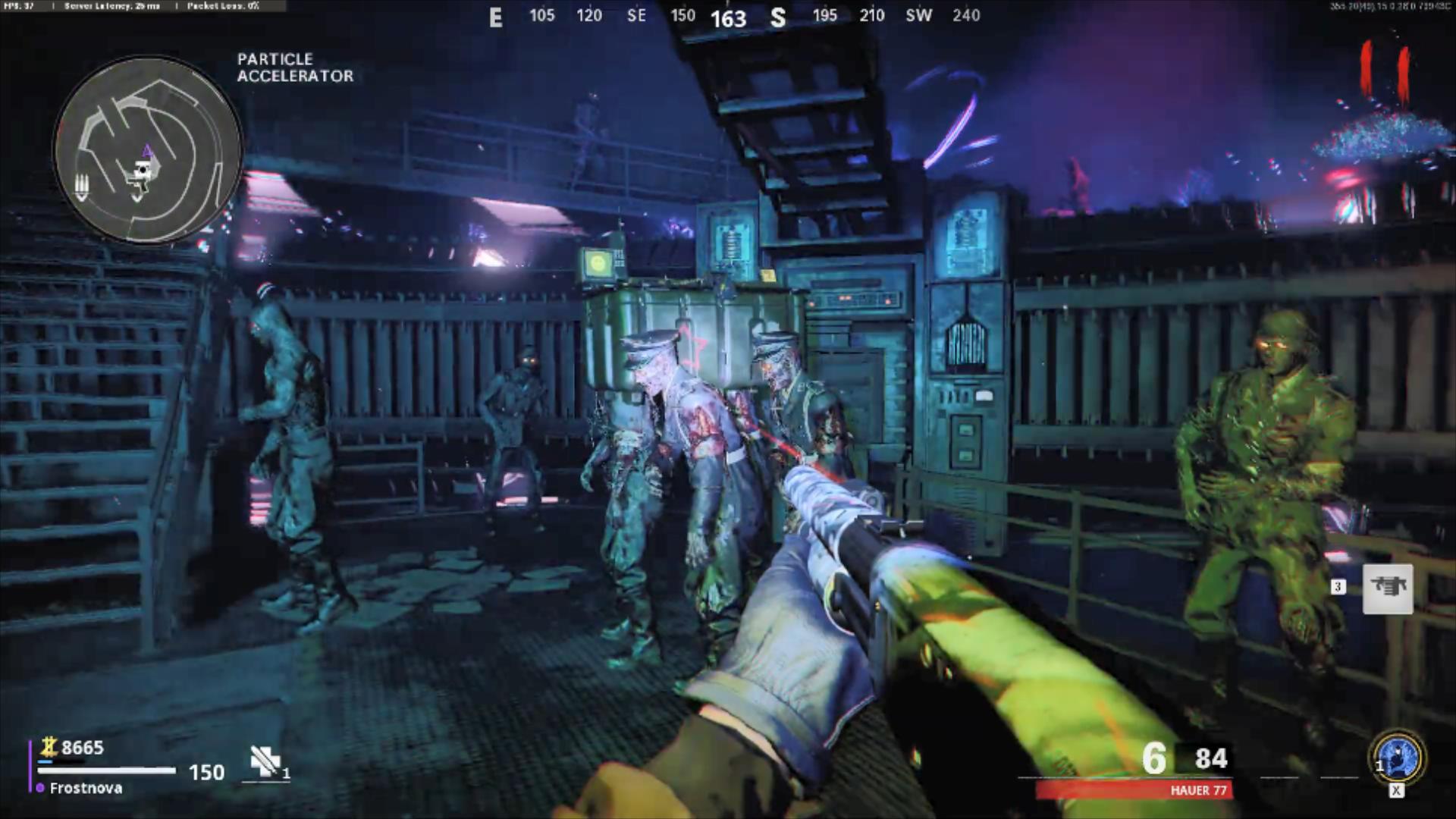Viewport: 1456px width, 819px height.
Task: Click the compass heading bar
Action: (x=734, y=16)
